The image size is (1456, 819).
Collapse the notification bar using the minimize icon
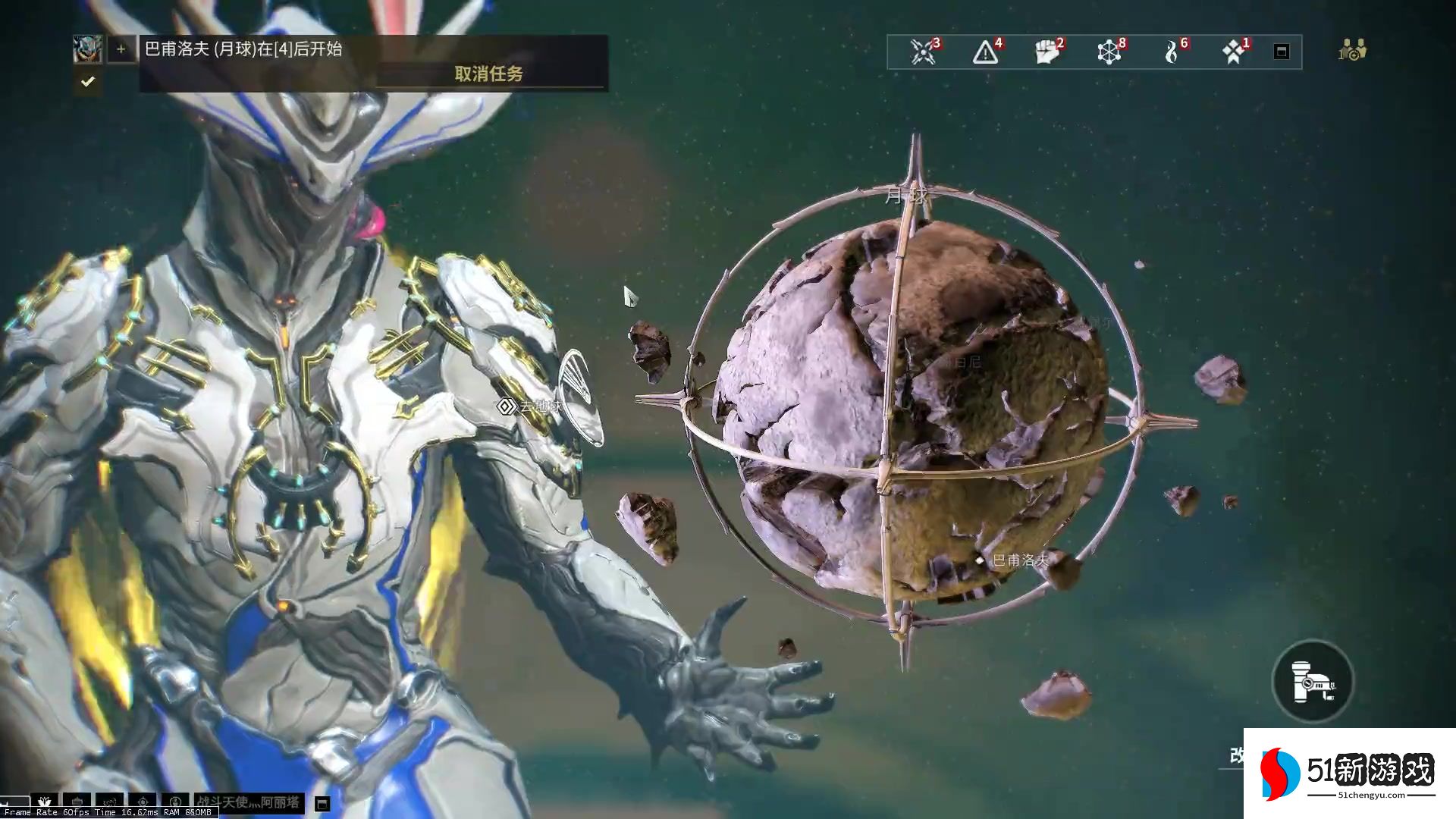(1282, 51)
